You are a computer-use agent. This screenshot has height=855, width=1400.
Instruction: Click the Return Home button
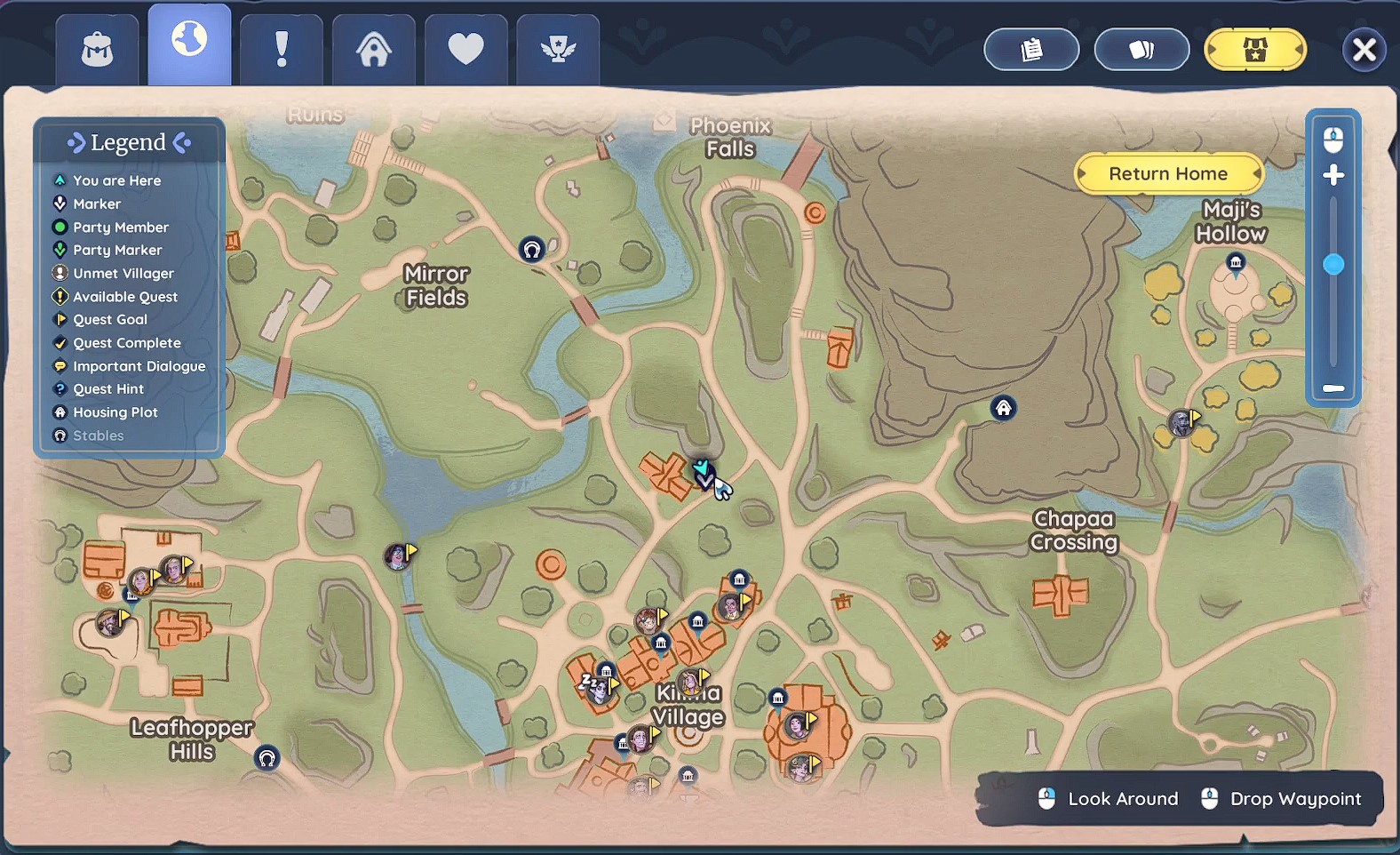click(1168, 174)
